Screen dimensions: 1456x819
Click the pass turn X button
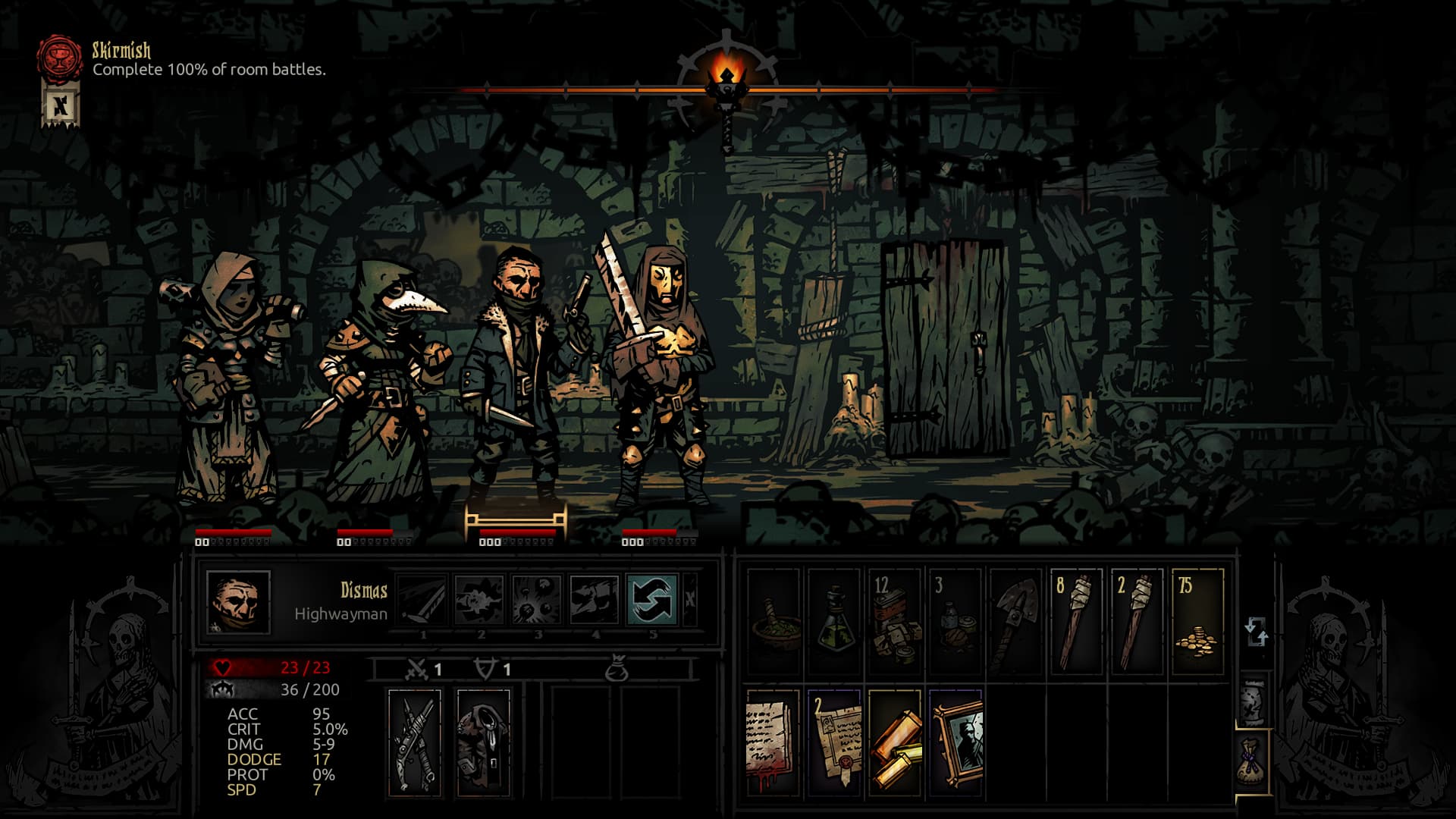coord(690,599)
